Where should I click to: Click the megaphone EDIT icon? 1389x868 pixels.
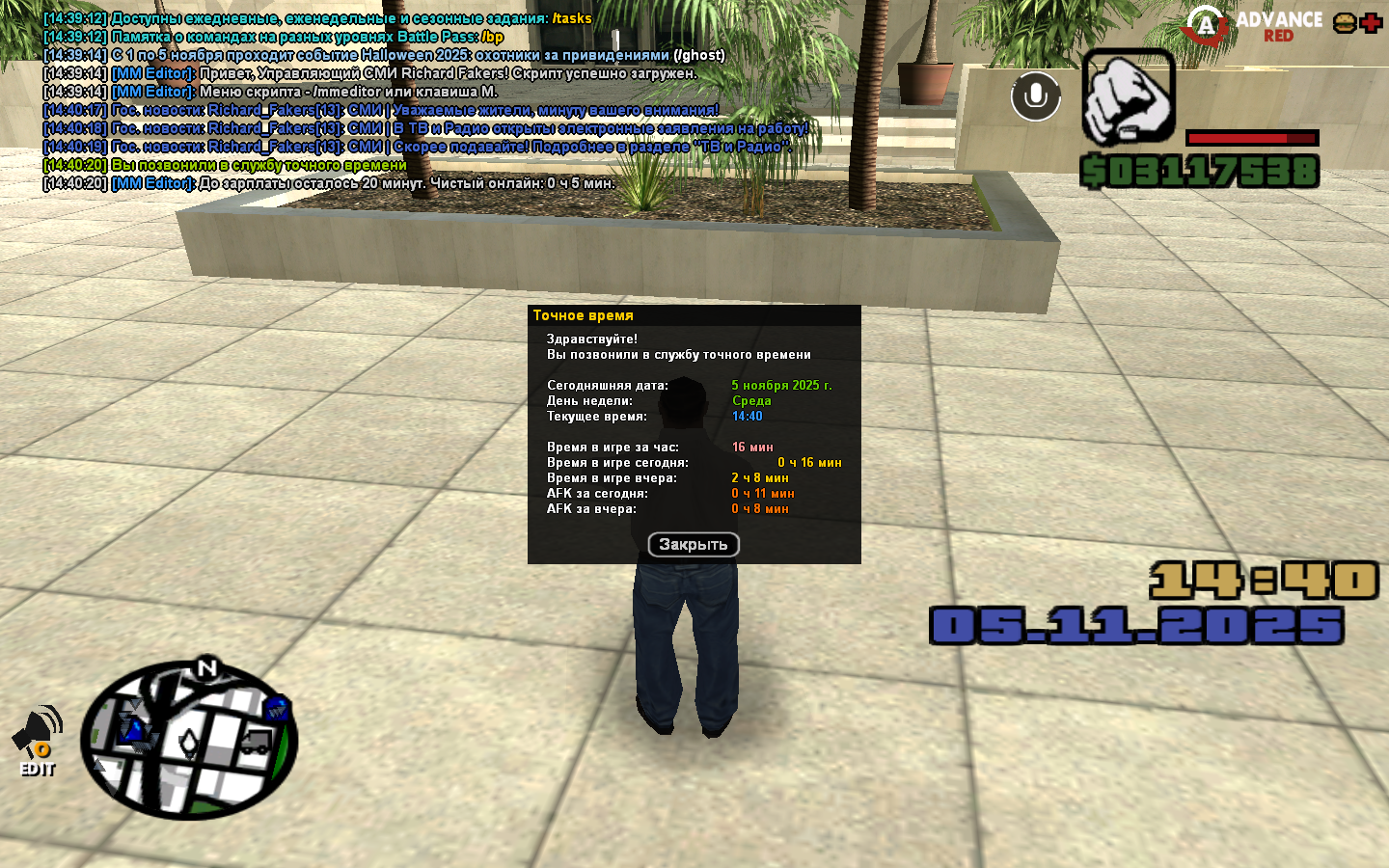(37, 741)
